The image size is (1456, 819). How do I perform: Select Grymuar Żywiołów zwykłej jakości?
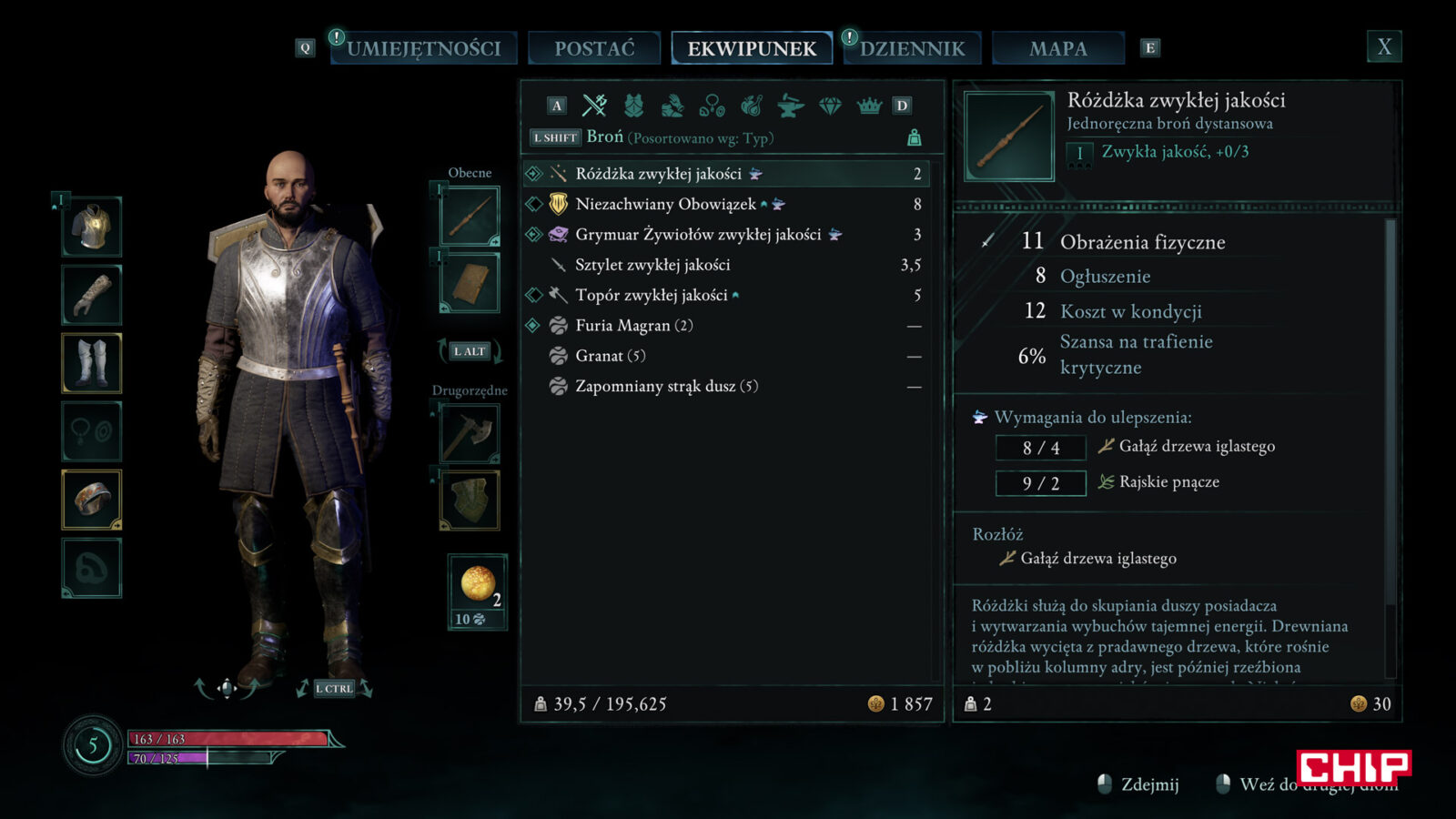697,235
